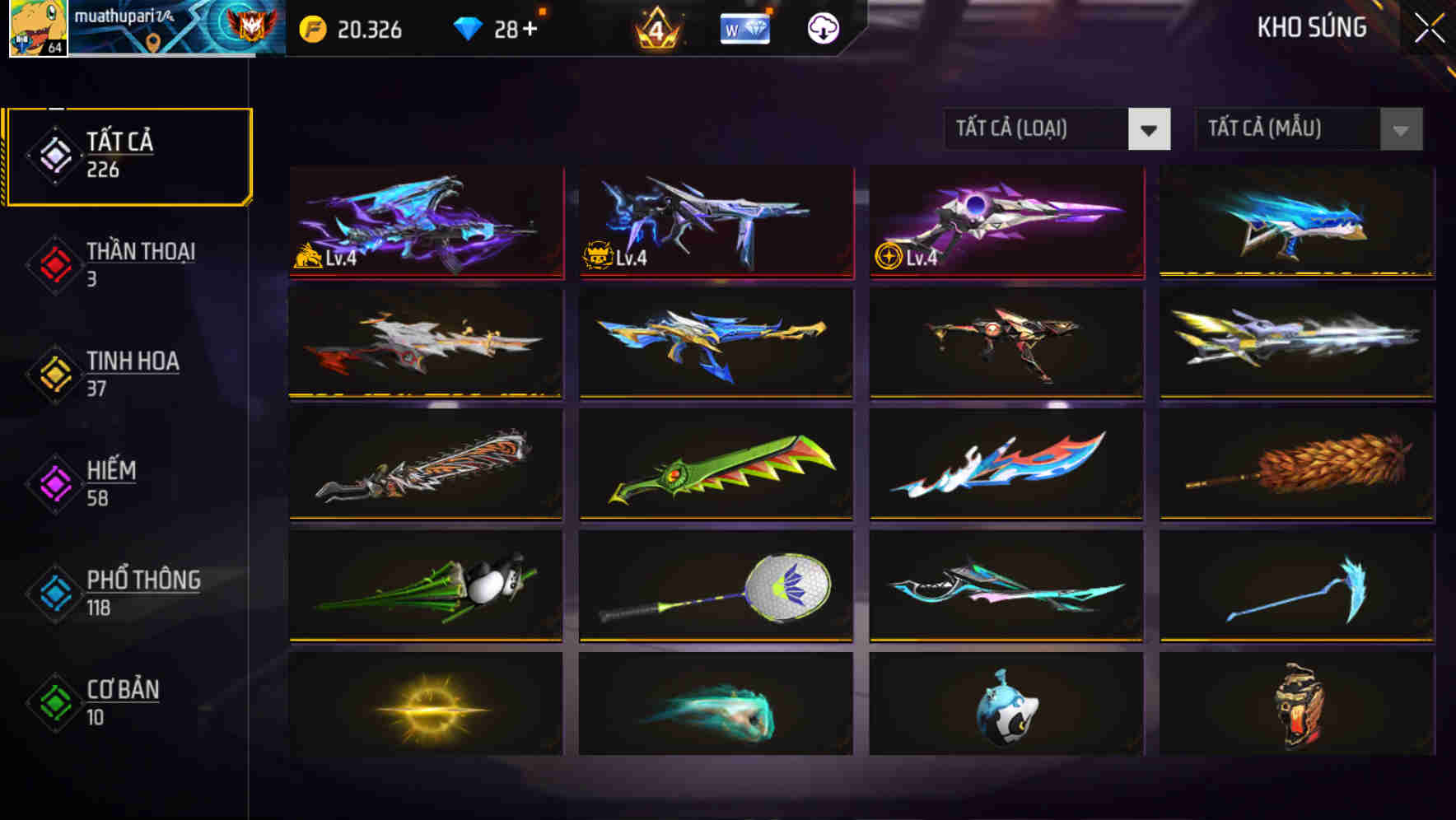Open the weekly membership diamond icon
Image resolution: width=1456 pixels, height=820 pixels.
coord(745,27)
